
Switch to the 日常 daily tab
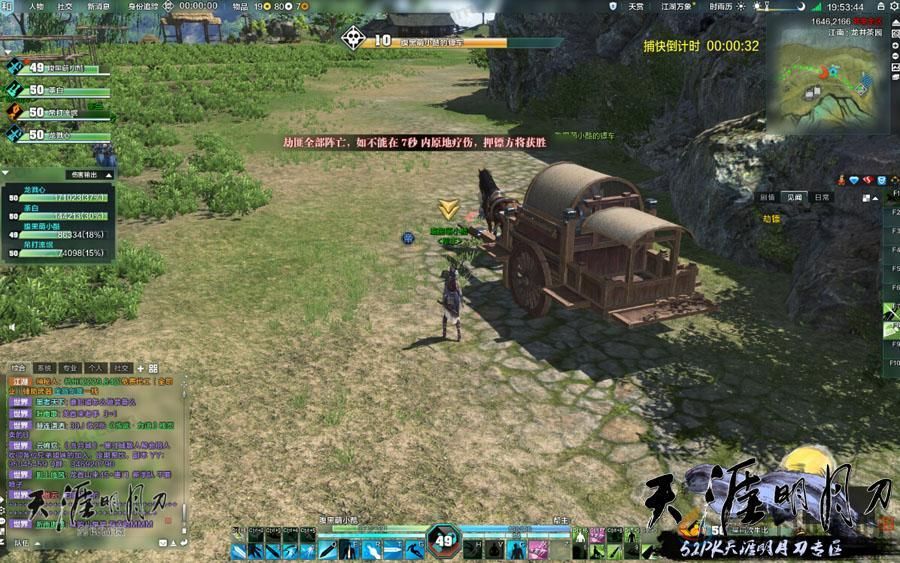click(821, 198)
